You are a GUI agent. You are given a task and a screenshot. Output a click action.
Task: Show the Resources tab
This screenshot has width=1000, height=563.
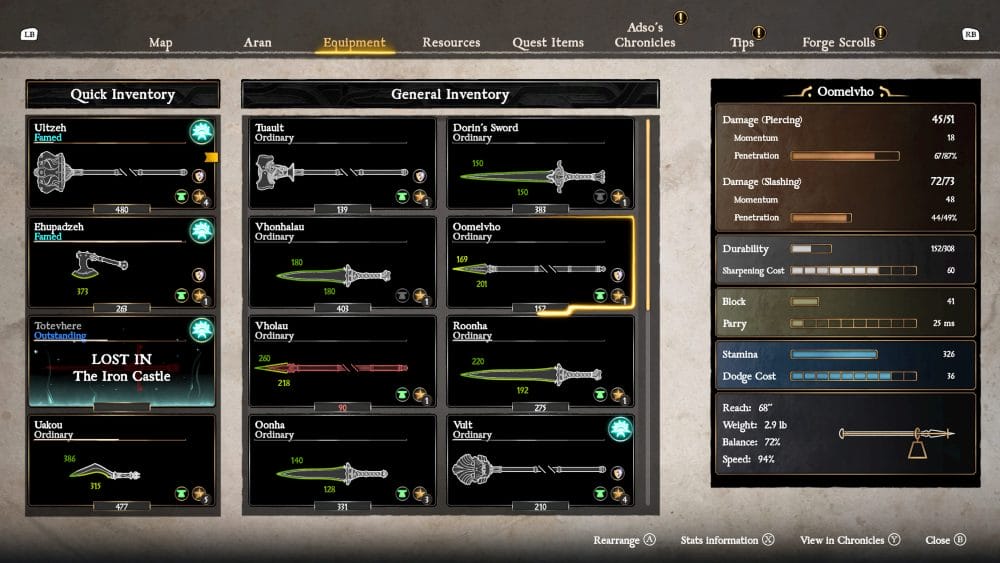coord(451,43)
